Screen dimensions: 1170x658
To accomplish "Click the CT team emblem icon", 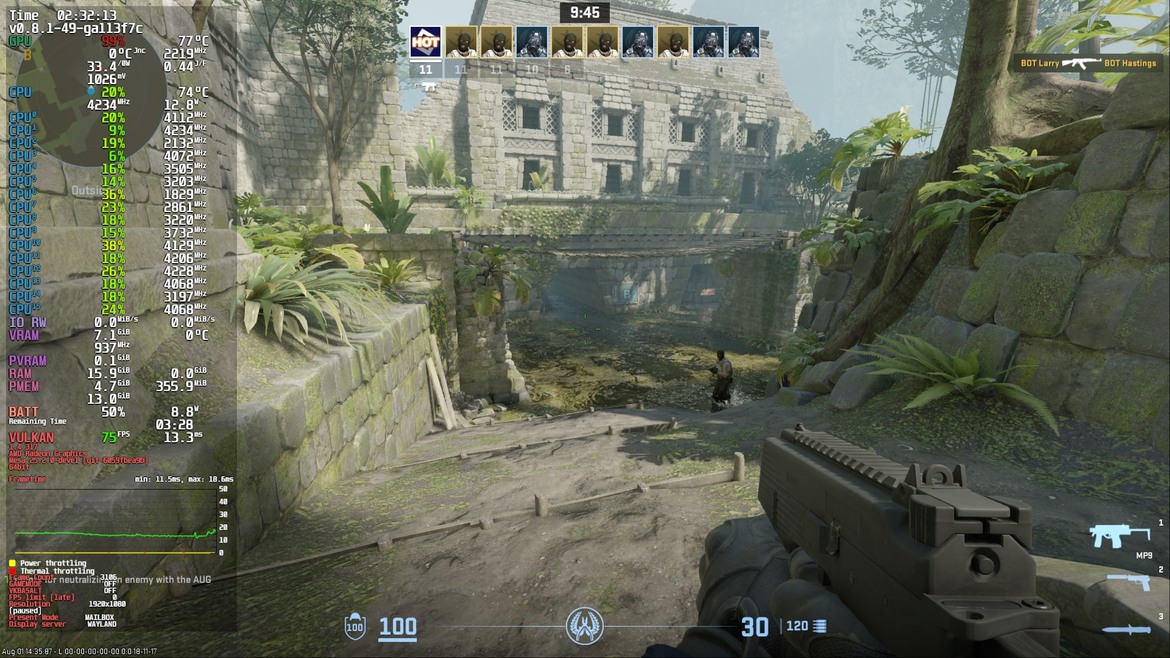I will (x=585, y=626).
